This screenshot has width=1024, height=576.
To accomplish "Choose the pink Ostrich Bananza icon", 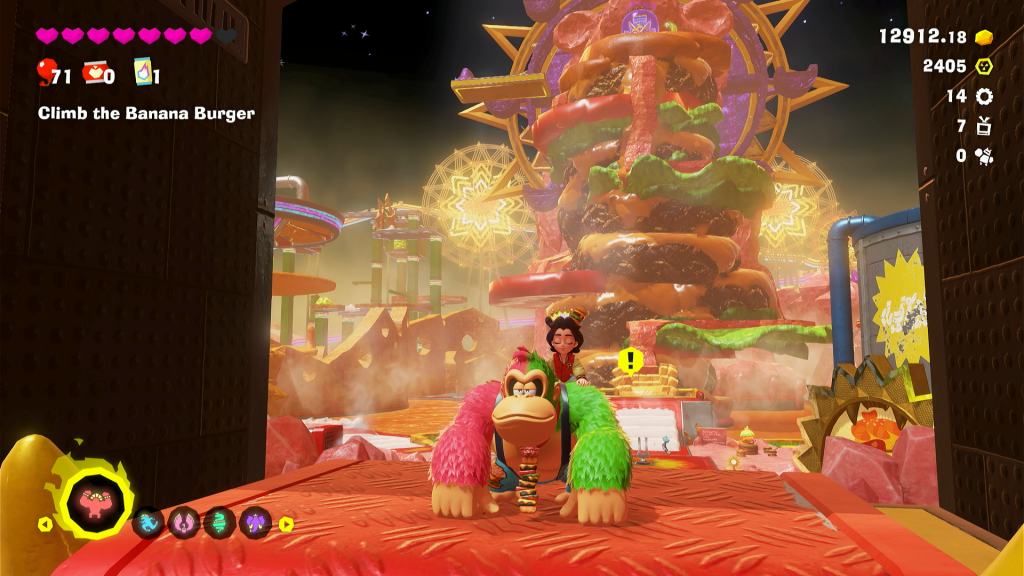I will (x=184, y=522).
